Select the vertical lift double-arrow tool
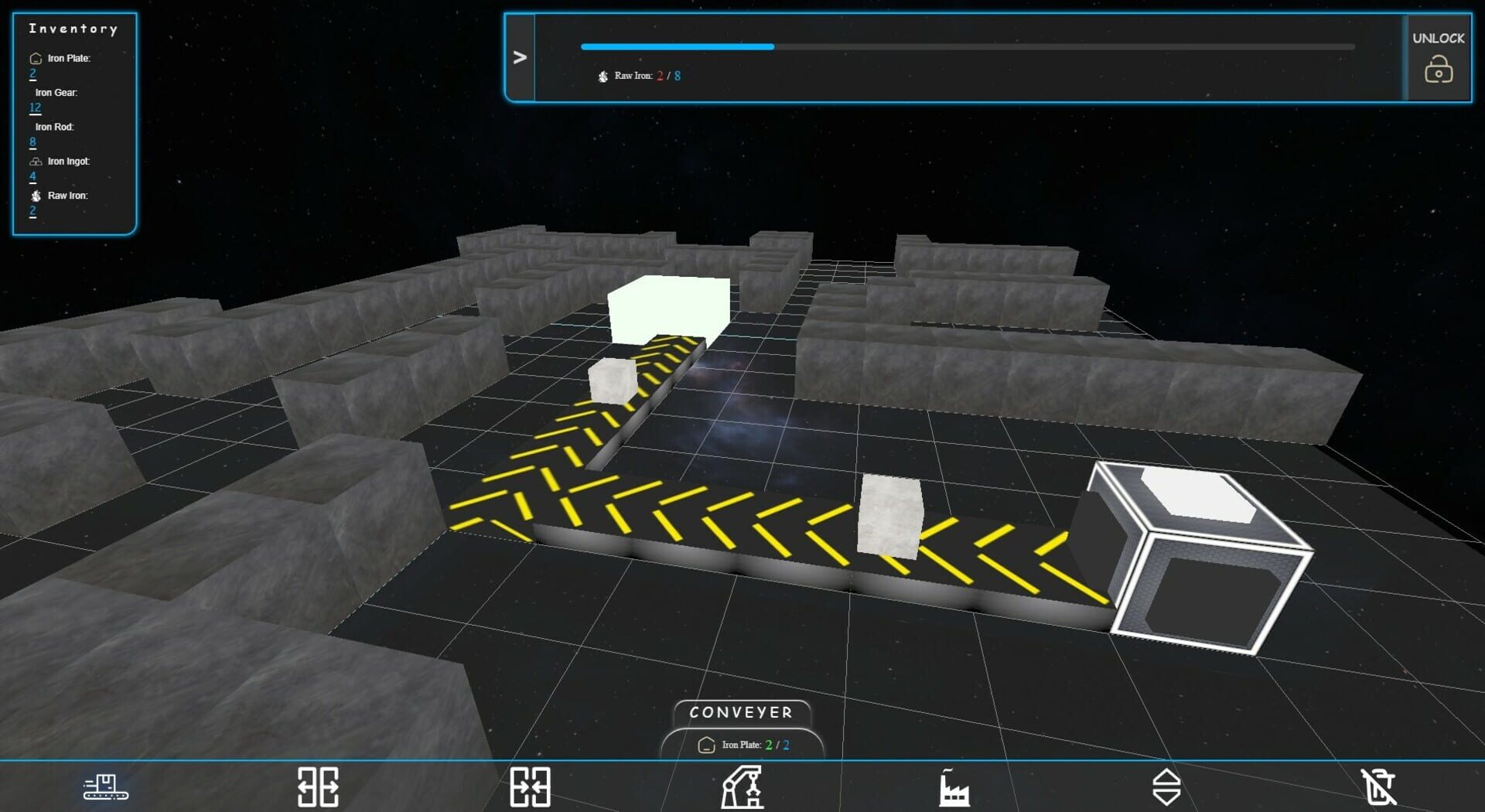The image size is (1485, 812). [x=1166, y=786]
